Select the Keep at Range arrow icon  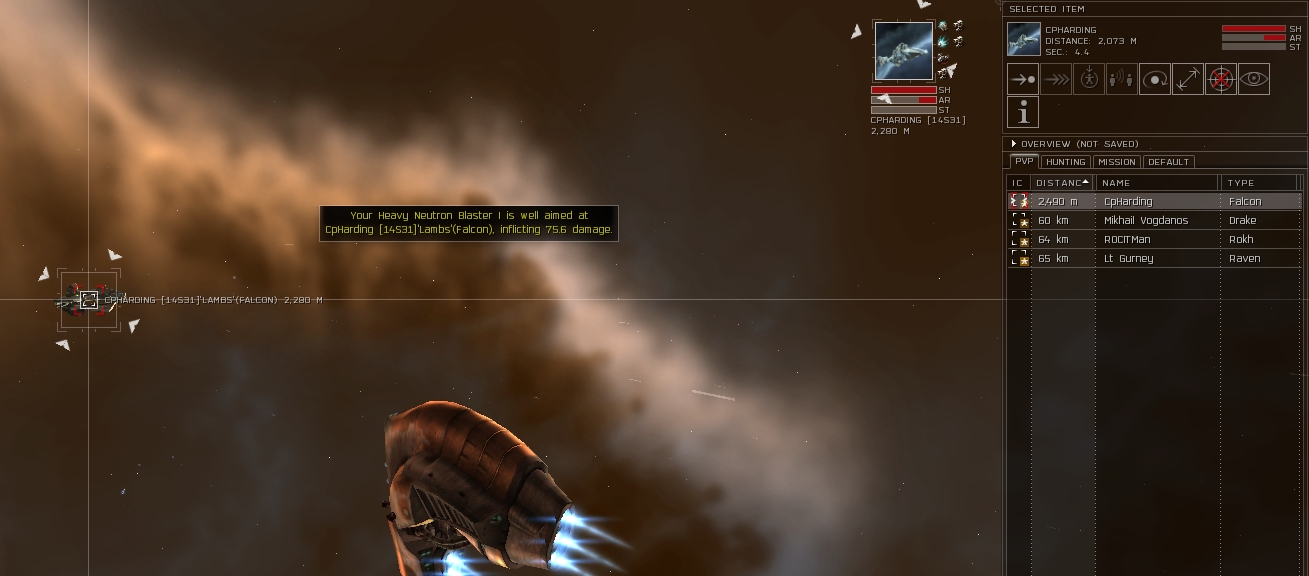(1188, 79)
